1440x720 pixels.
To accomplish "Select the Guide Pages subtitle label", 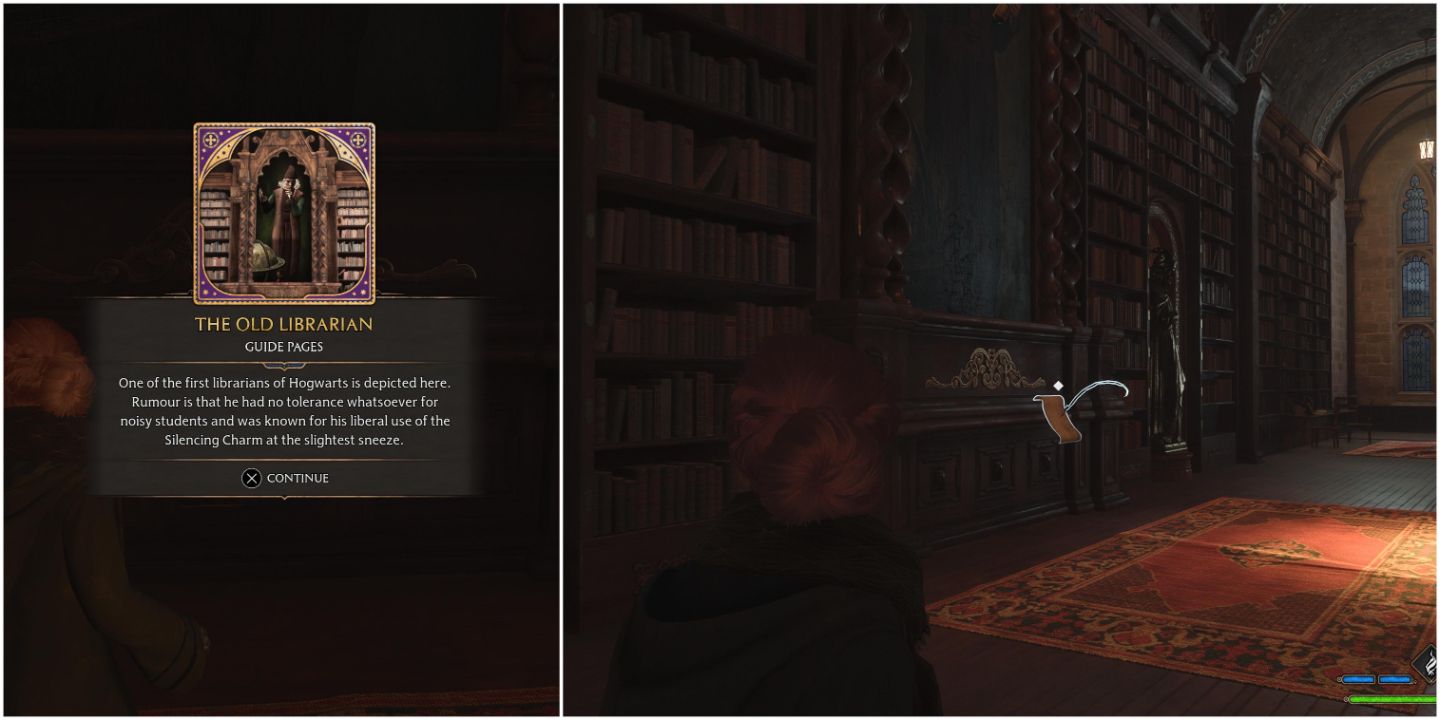I will 284,347.
